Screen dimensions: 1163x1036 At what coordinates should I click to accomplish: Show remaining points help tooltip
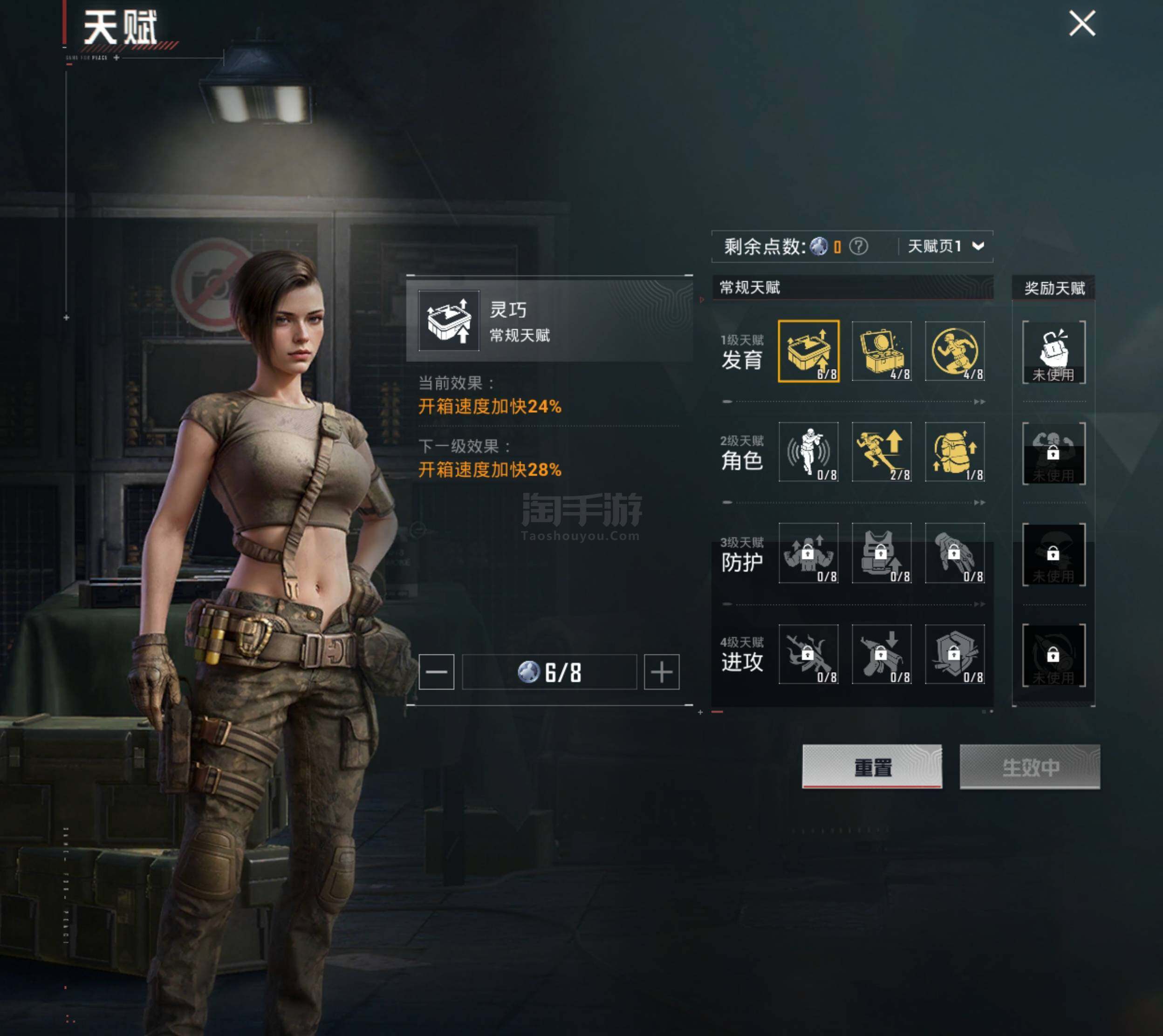coord(858,246)
